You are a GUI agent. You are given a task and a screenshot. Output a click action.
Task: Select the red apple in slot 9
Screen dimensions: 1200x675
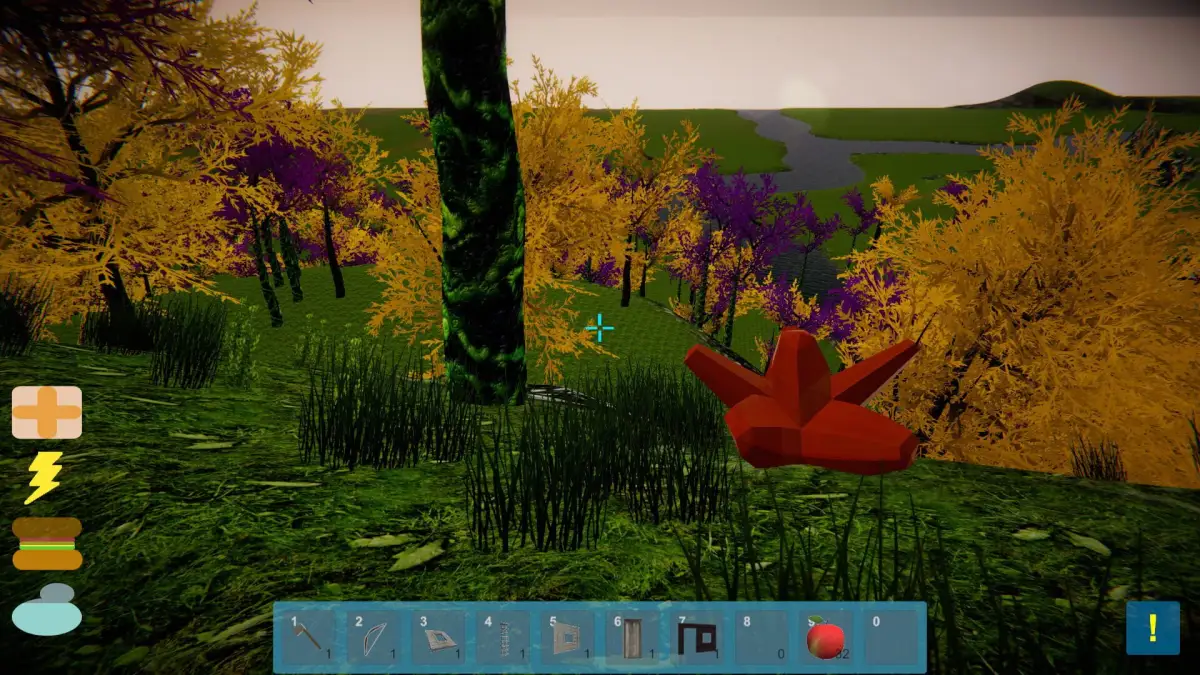coord(826,637)
